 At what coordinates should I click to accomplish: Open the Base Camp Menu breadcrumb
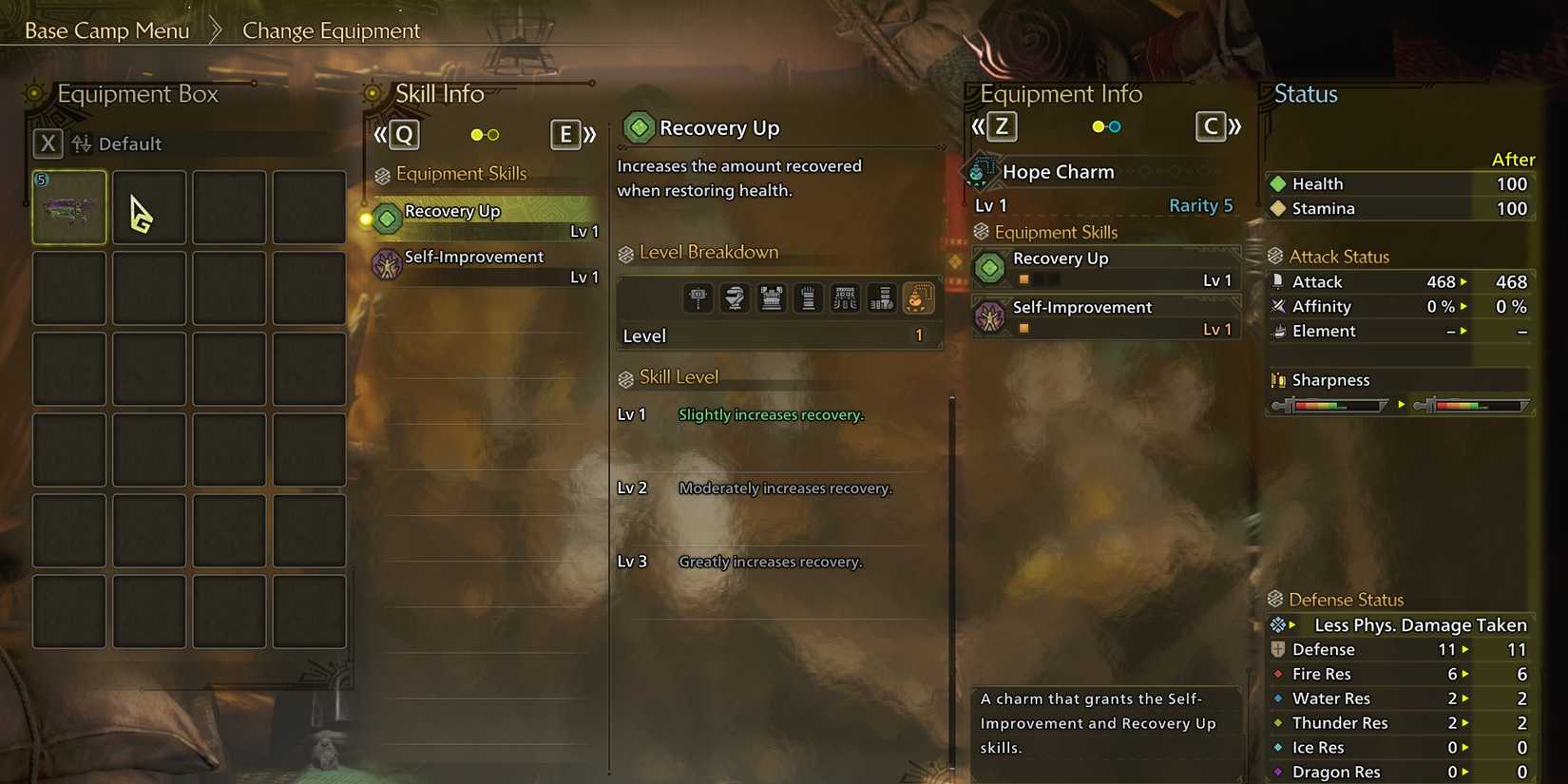106,30
